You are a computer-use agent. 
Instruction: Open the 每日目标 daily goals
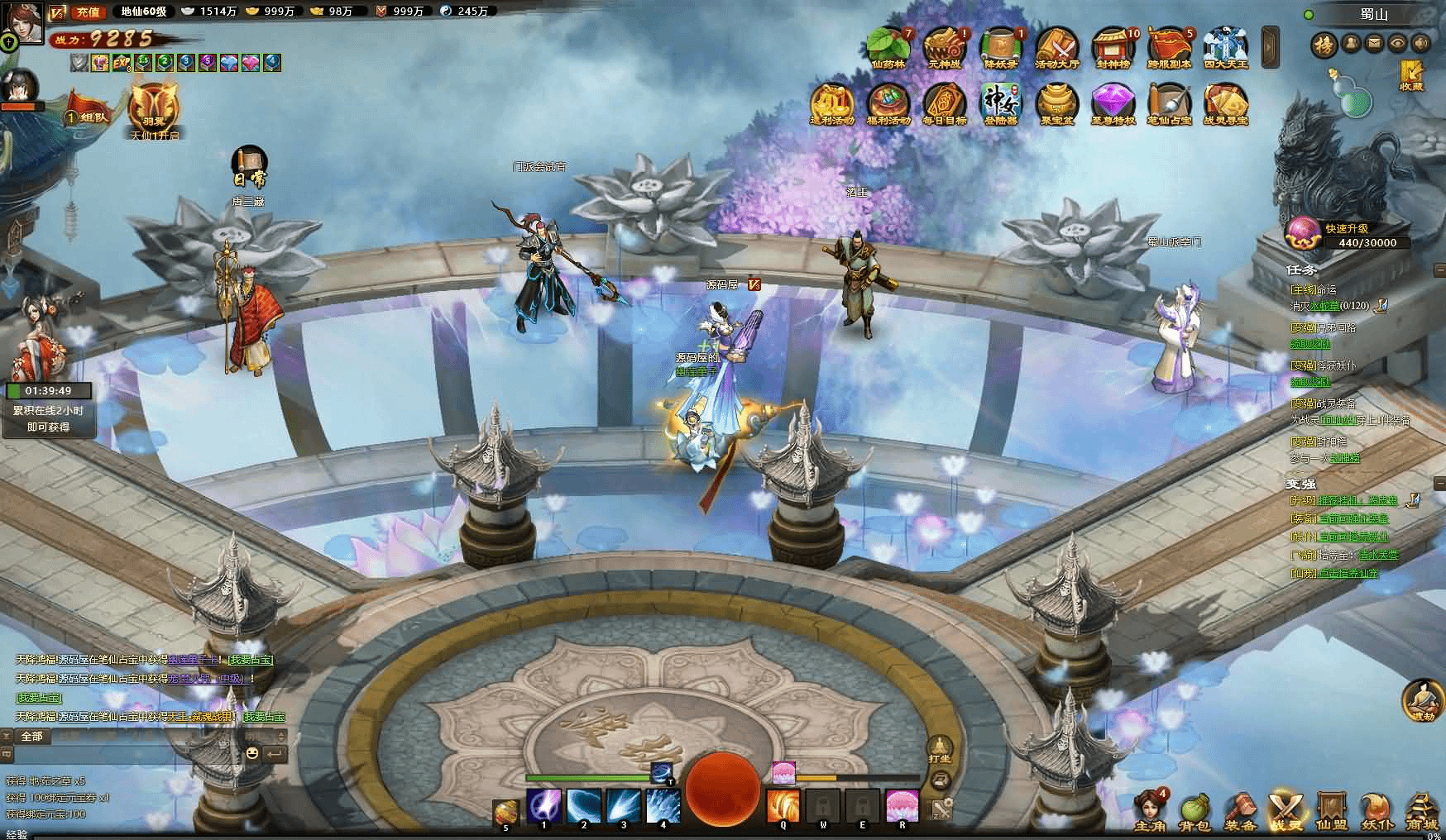[x=945, y=103]
